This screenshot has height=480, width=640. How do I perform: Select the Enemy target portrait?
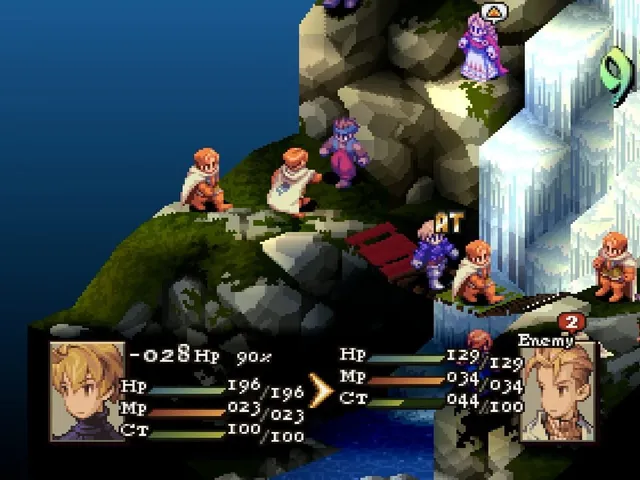[558, 391]
